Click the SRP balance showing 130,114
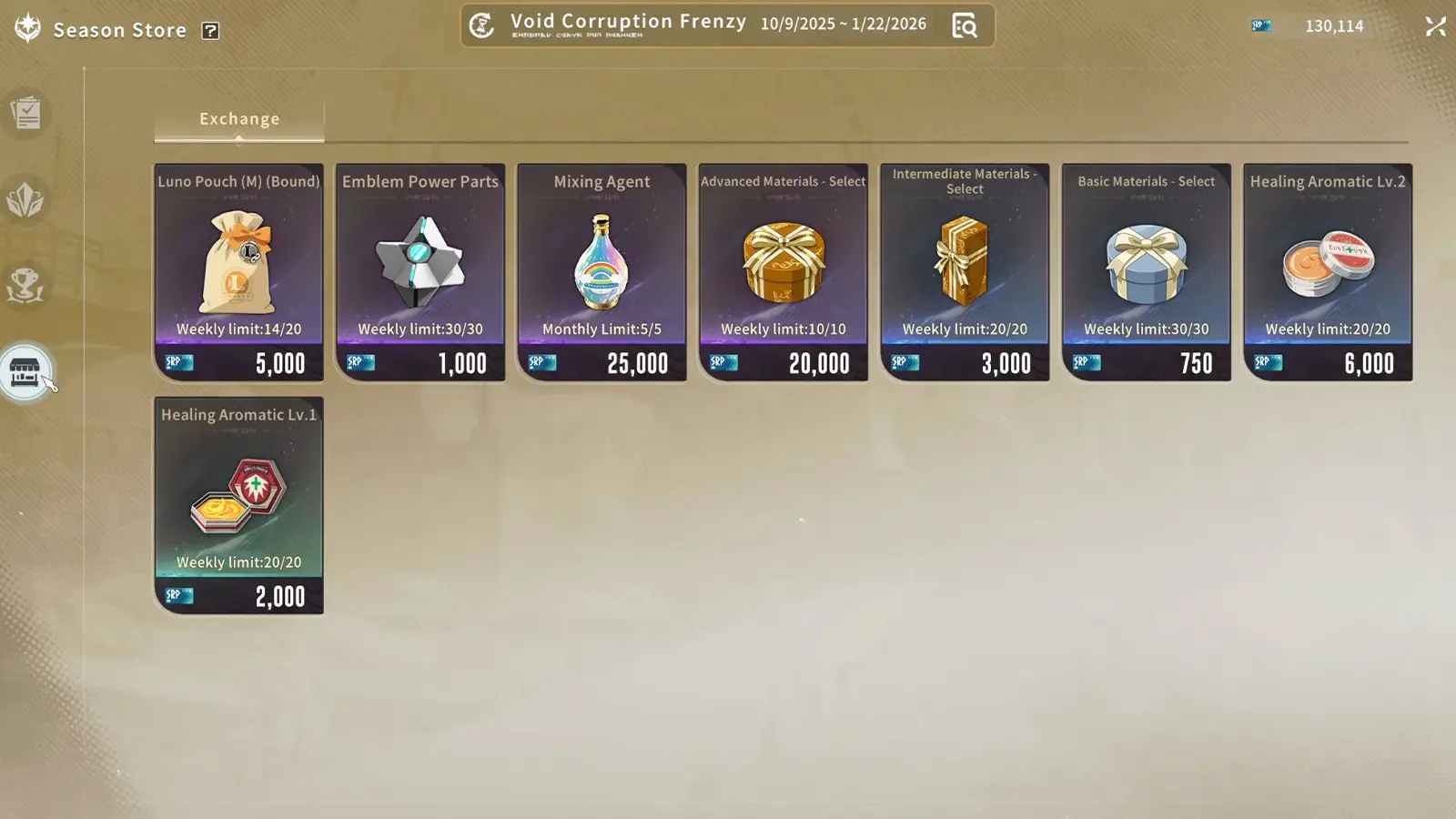1456x819 pixels. tap(1334, 26)
